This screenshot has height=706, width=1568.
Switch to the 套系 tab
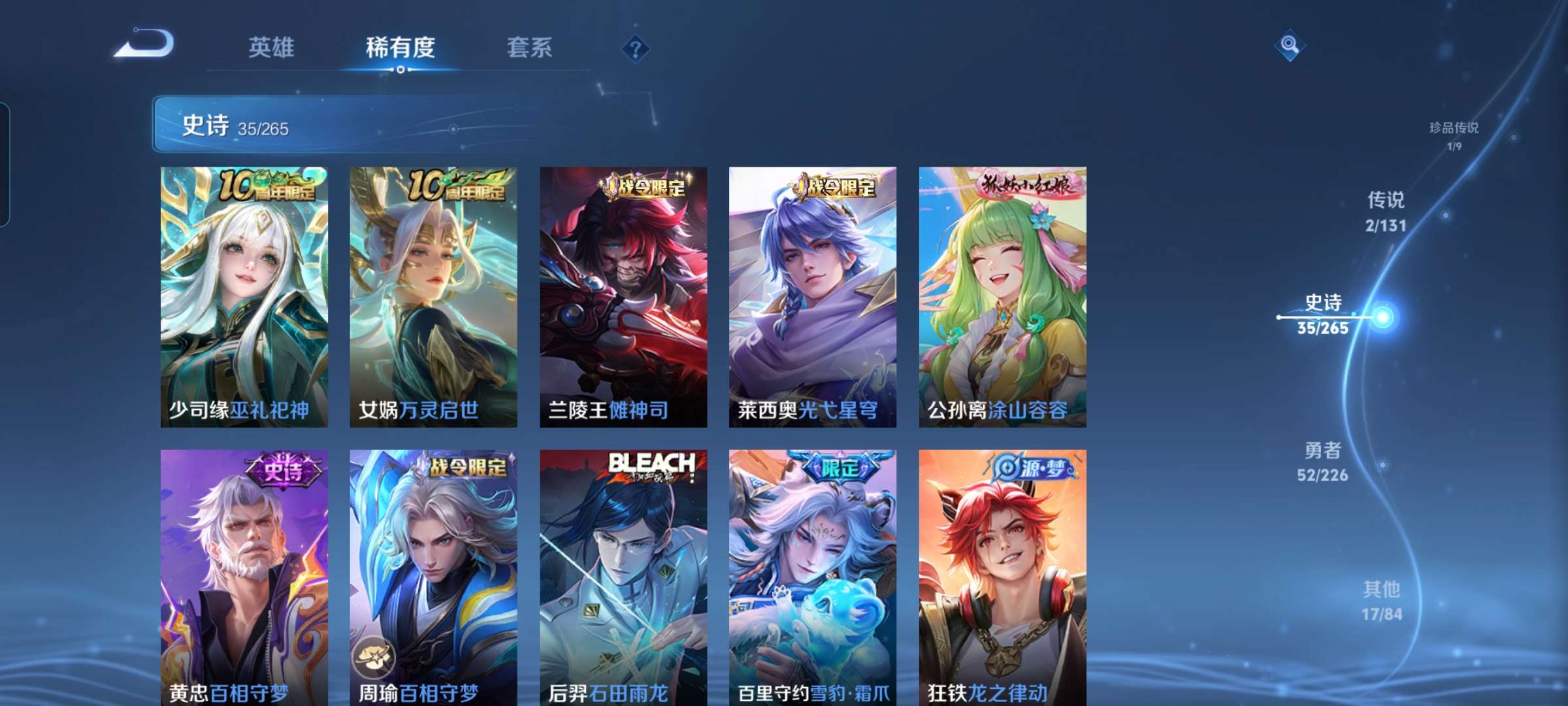tap(530, 48)
